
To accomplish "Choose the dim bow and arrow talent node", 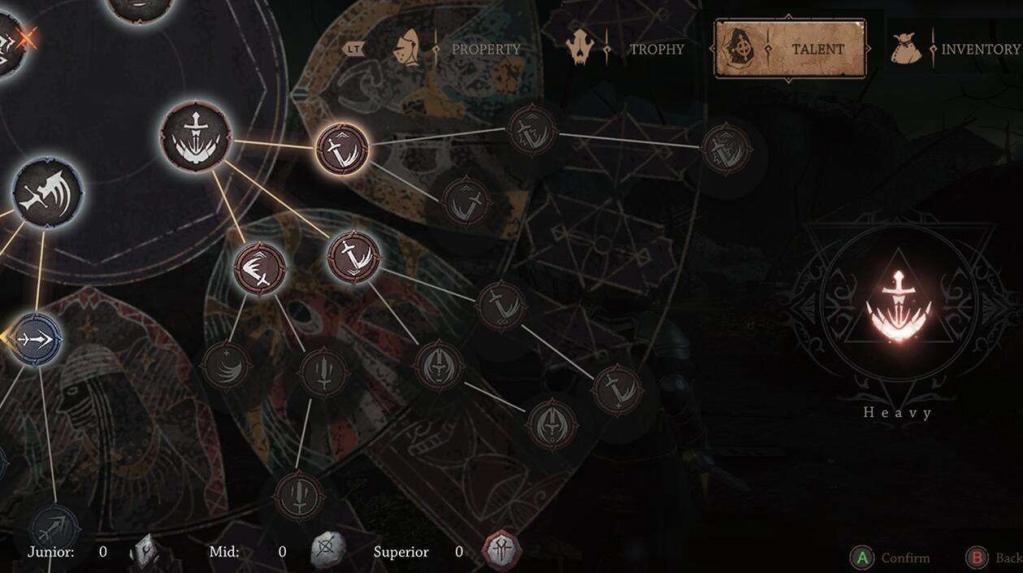I will click(x=55, y=527).
